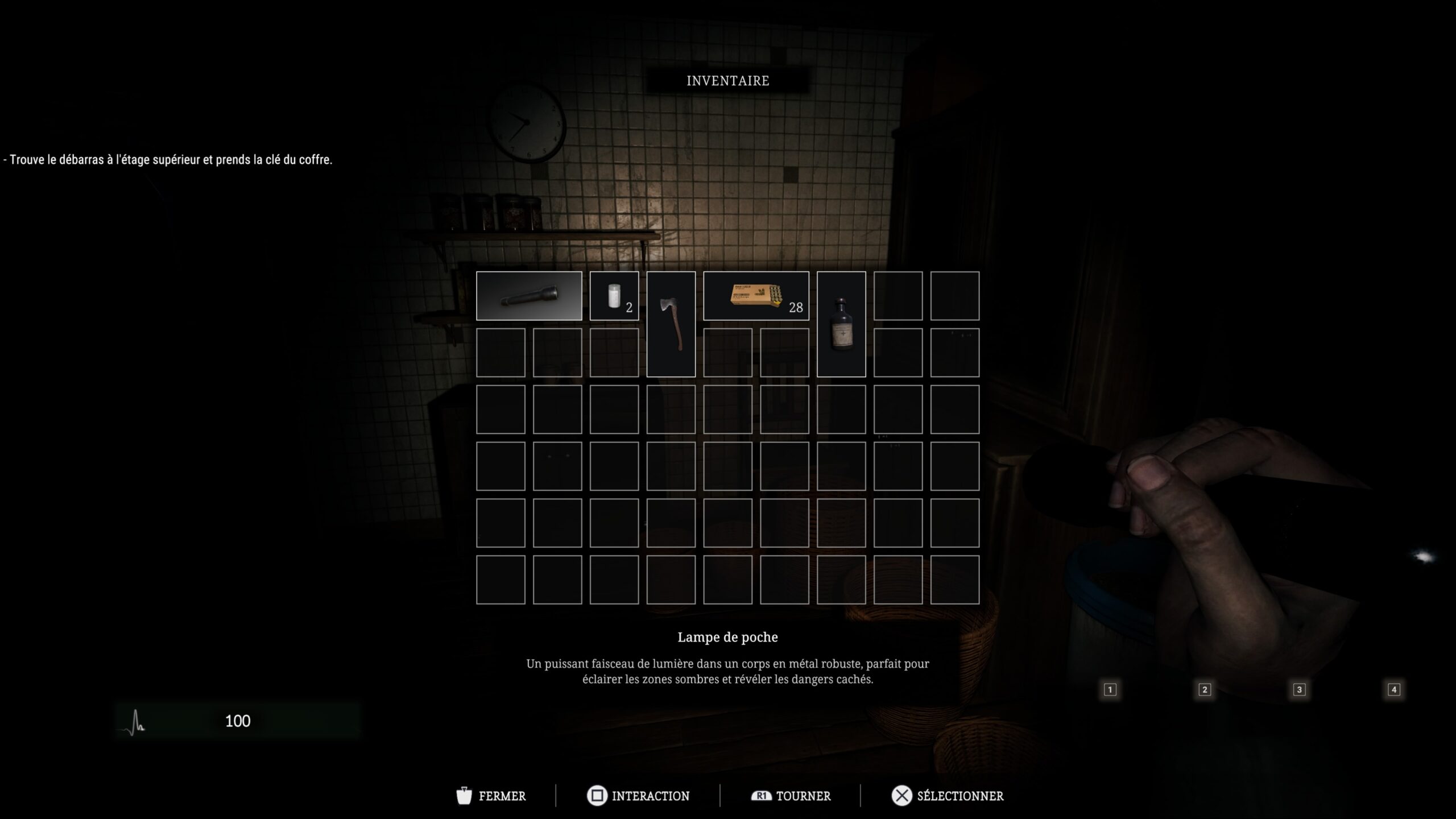Close the inventory with the Fermer button

(x=491, y=796)
